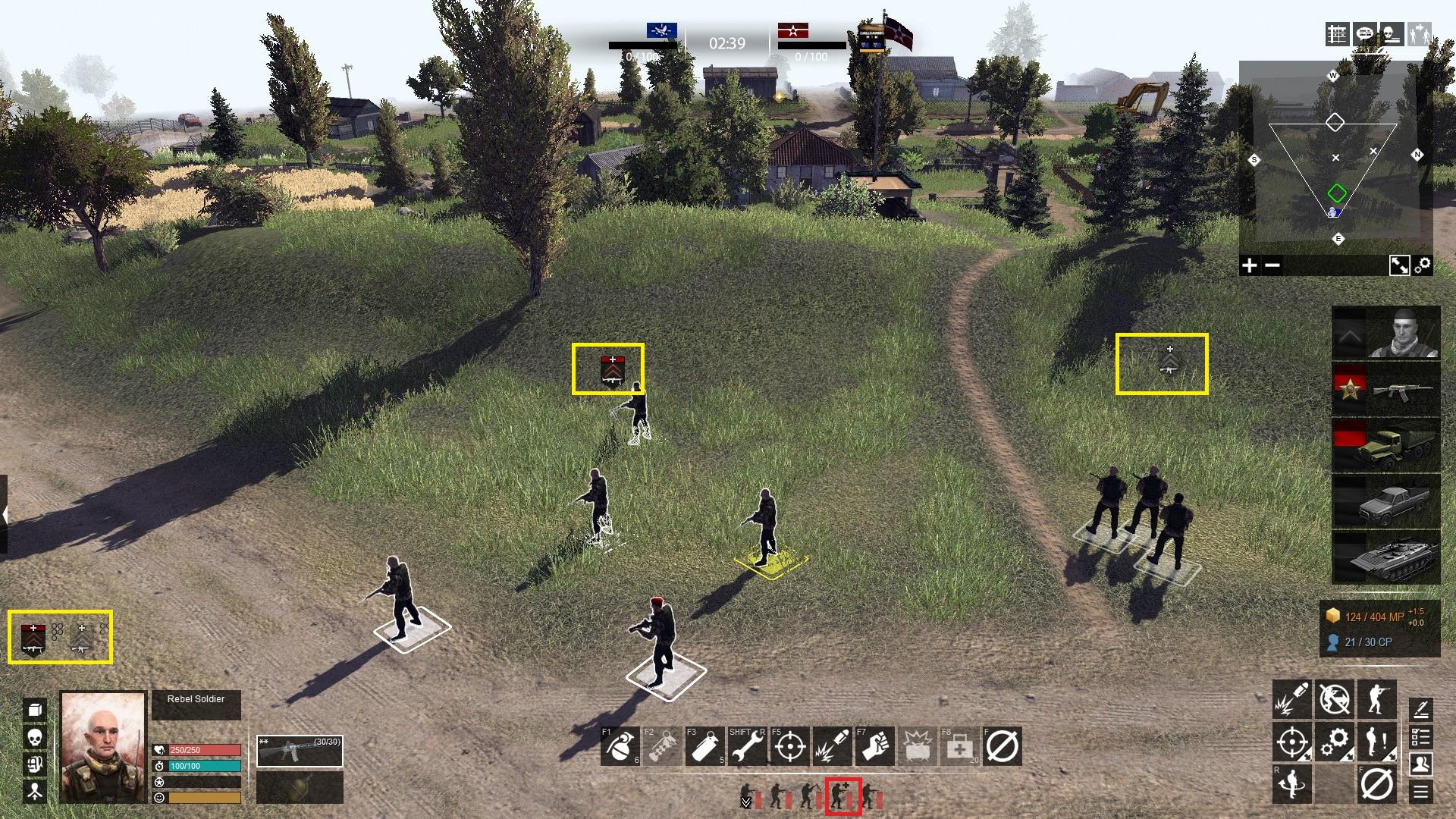Image resolution: width=1456 pixels, height=819 pixels.
Task: Select the armored personnel carrier card
Action: click(x=1385, y=558)
